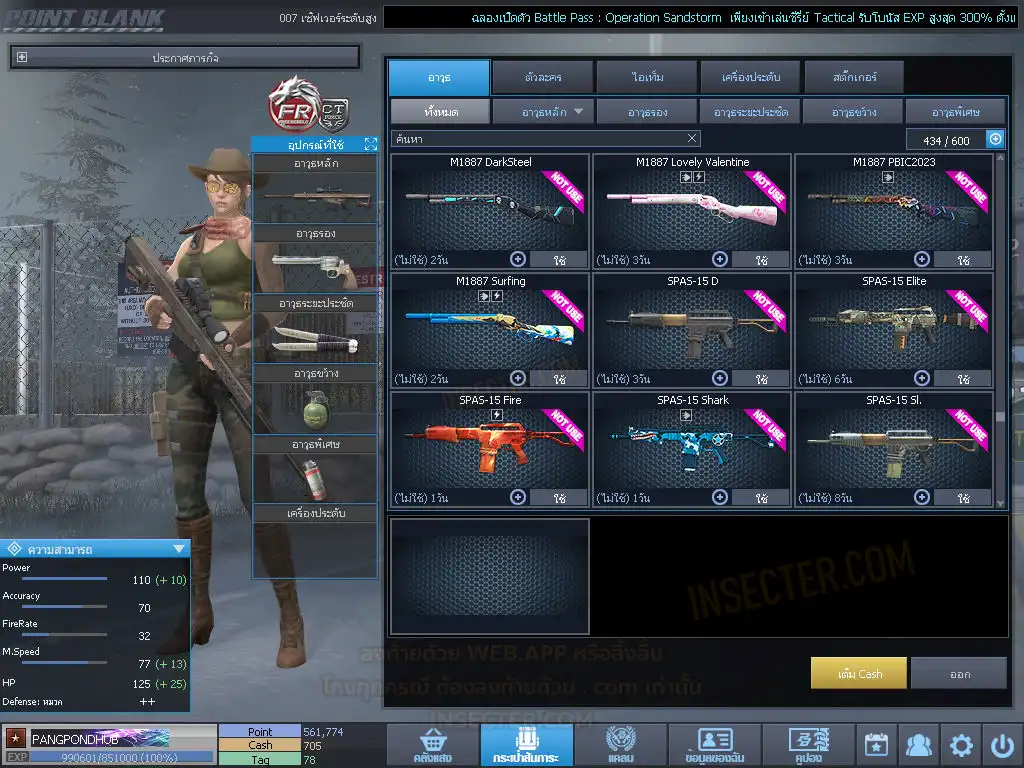Filter by อาวุธรอง secondary weapons
Viewport: 1024px width, 768px height.
click(648, 112)
